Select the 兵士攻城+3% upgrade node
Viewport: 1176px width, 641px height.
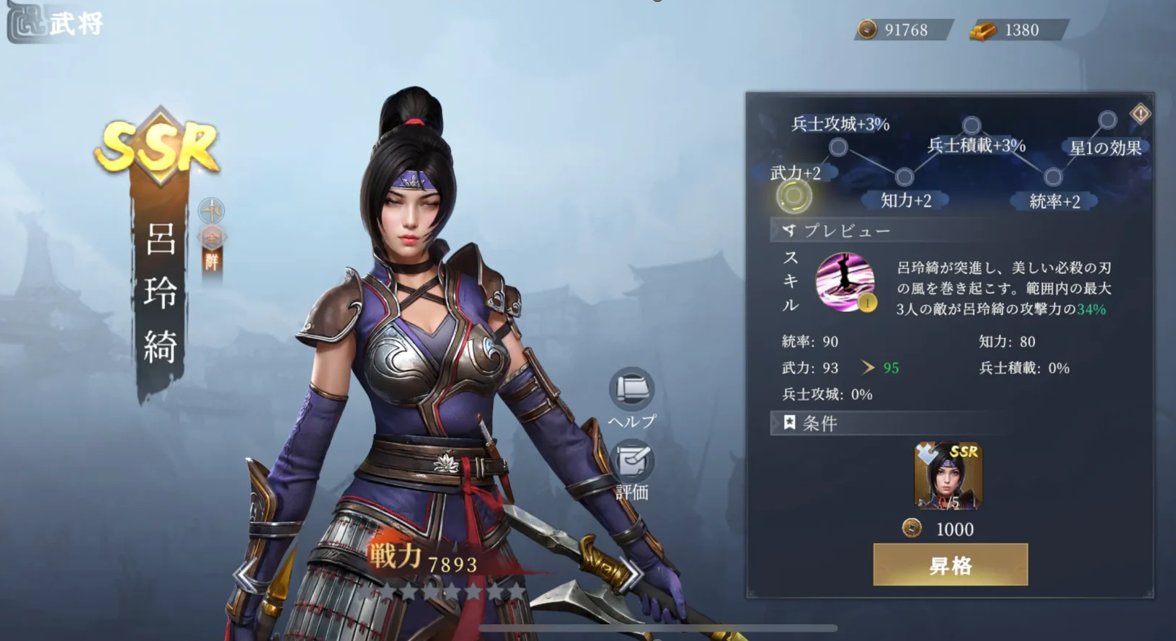[838, 148]
